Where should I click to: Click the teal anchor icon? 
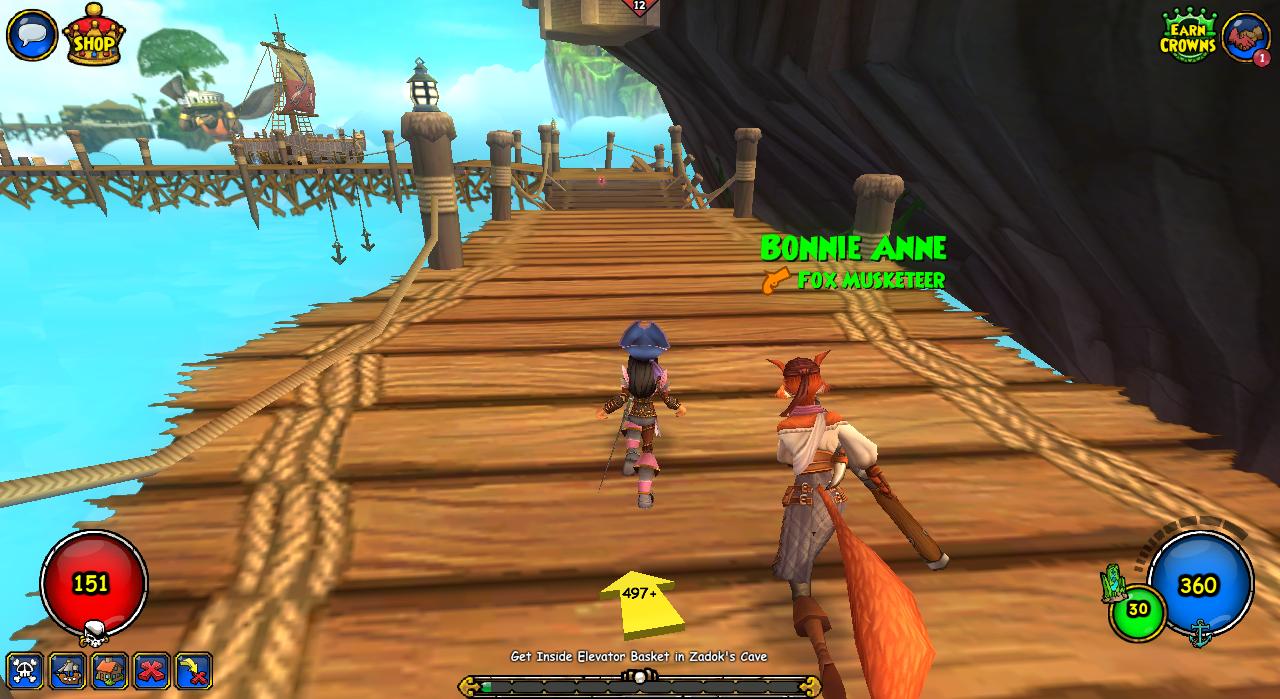point(1200,632)
